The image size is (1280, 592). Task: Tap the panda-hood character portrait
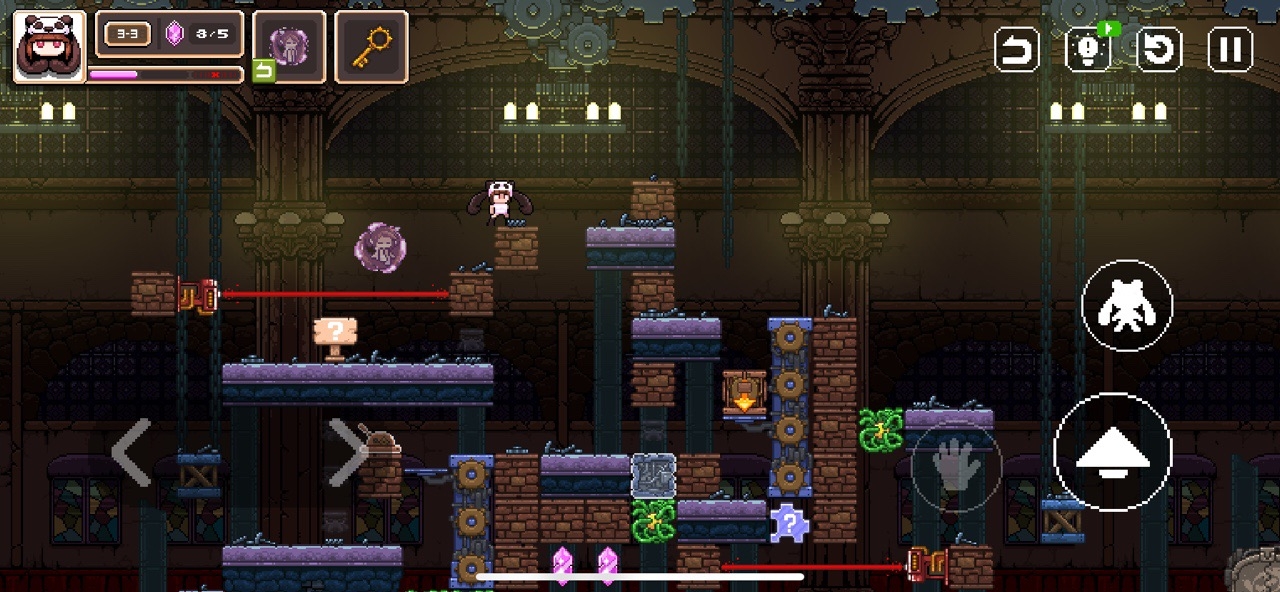pos(49,46)
